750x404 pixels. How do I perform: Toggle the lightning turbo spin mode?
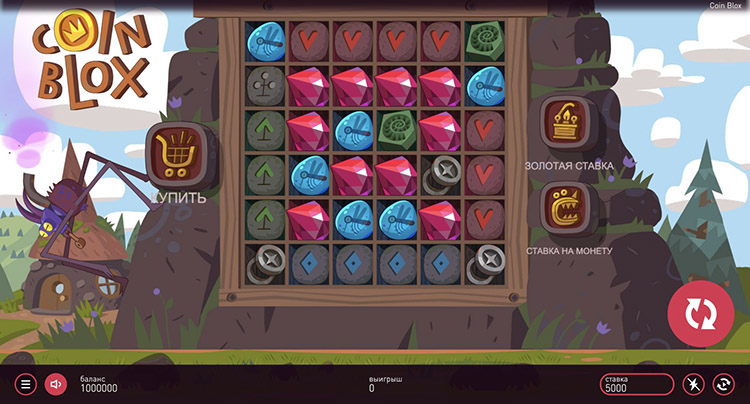693,383
